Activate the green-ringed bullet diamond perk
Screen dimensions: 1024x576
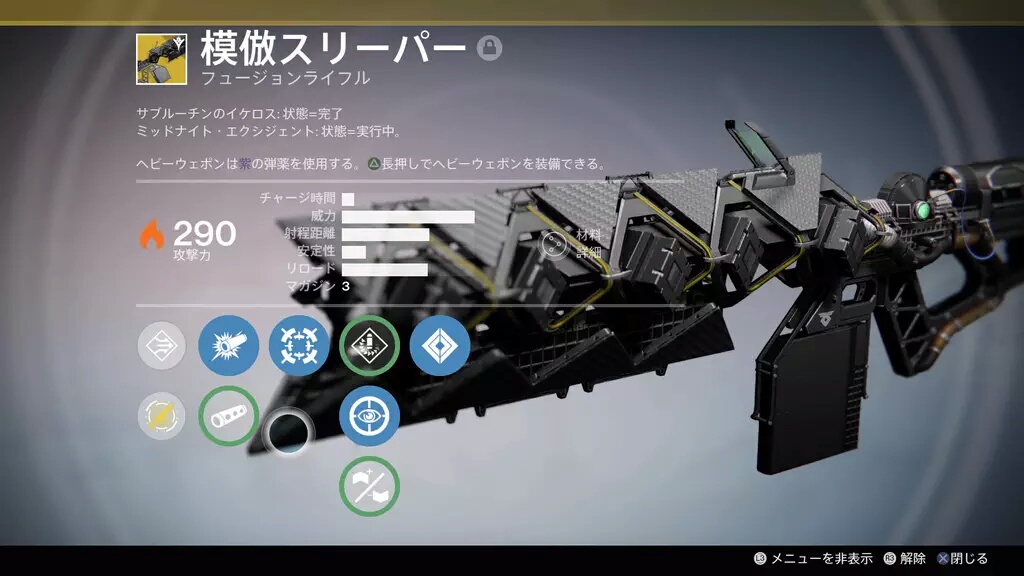click(369, 346)
